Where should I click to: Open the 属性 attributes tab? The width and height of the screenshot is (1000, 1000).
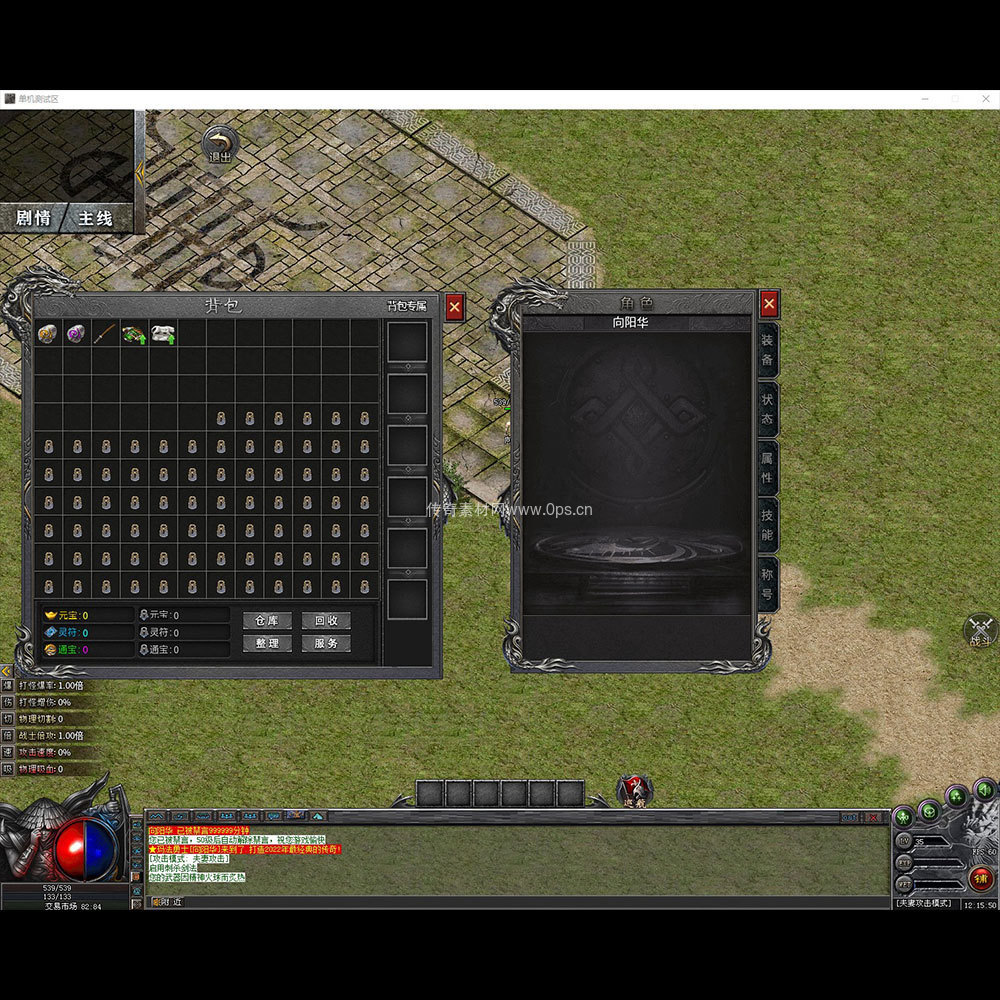767,467
